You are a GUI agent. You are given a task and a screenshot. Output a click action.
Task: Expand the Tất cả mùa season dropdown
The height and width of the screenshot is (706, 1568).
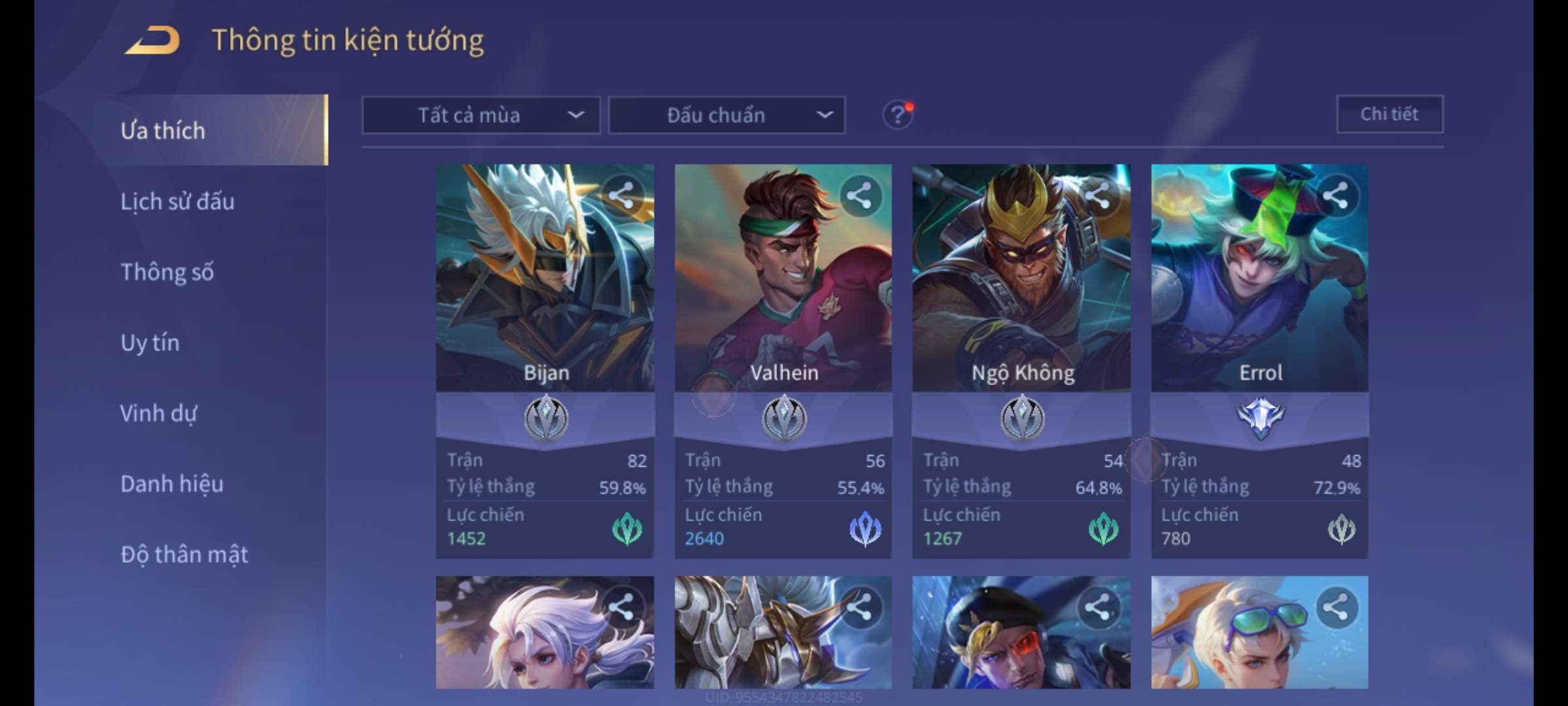pyautogui.click(x=481, y=116)
